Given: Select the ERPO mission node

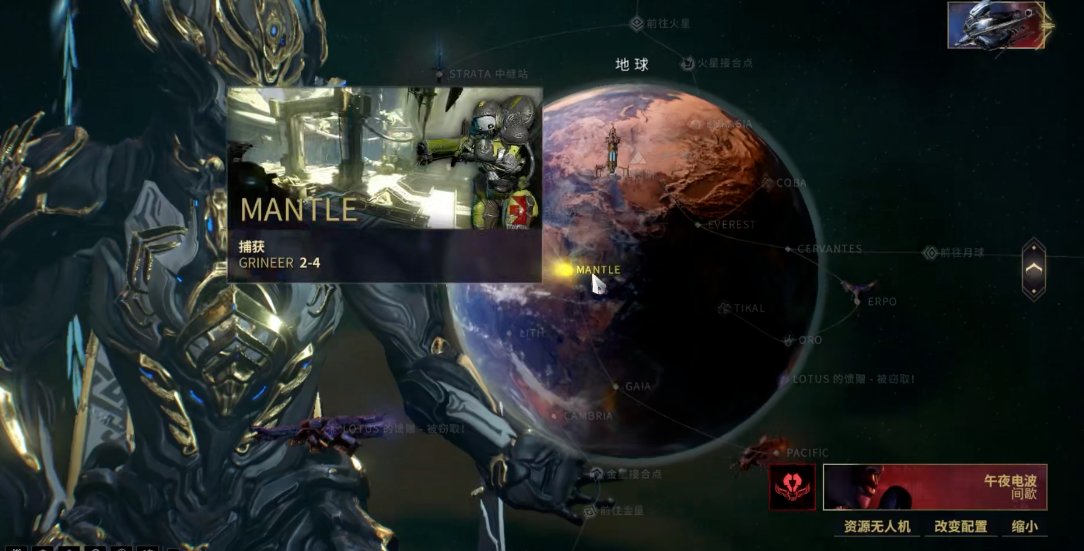Looking at the screenshot, I should coord(857,300).
